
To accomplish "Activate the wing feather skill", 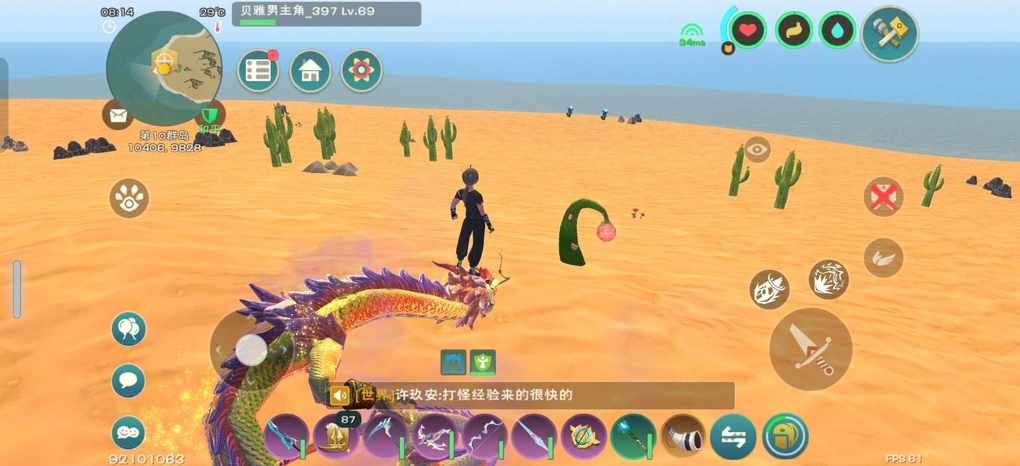I will point(883,257).
